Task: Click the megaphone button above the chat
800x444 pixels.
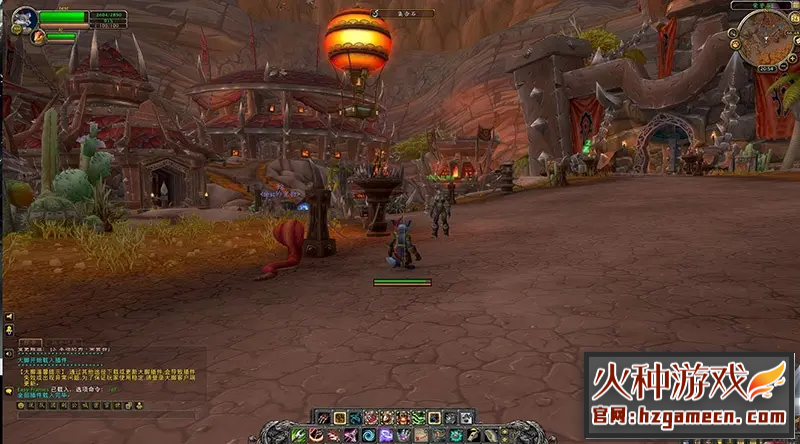Action: pos(9,316)
